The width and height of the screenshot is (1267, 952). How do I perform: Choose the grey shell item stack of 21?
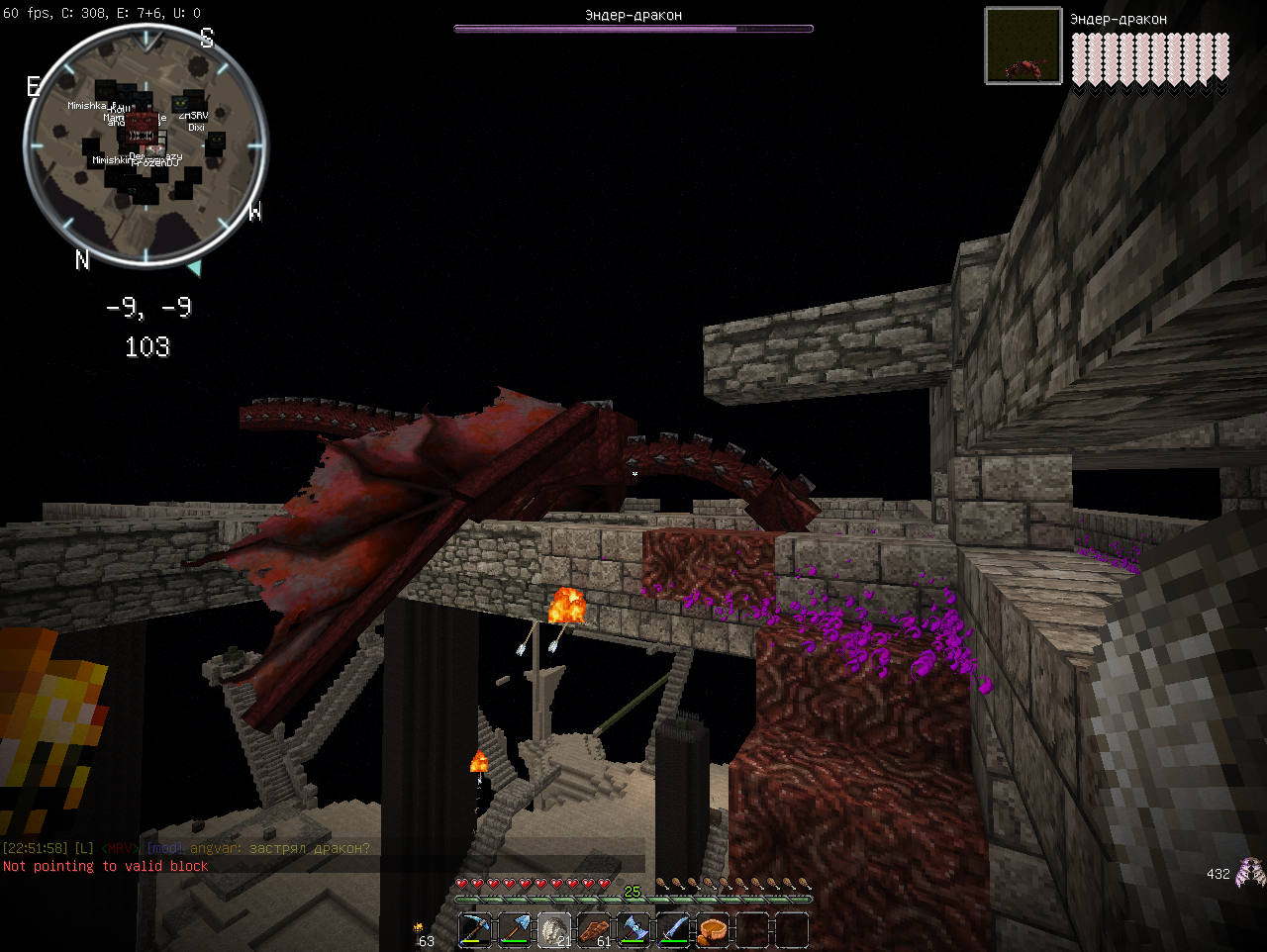(554, 930)
